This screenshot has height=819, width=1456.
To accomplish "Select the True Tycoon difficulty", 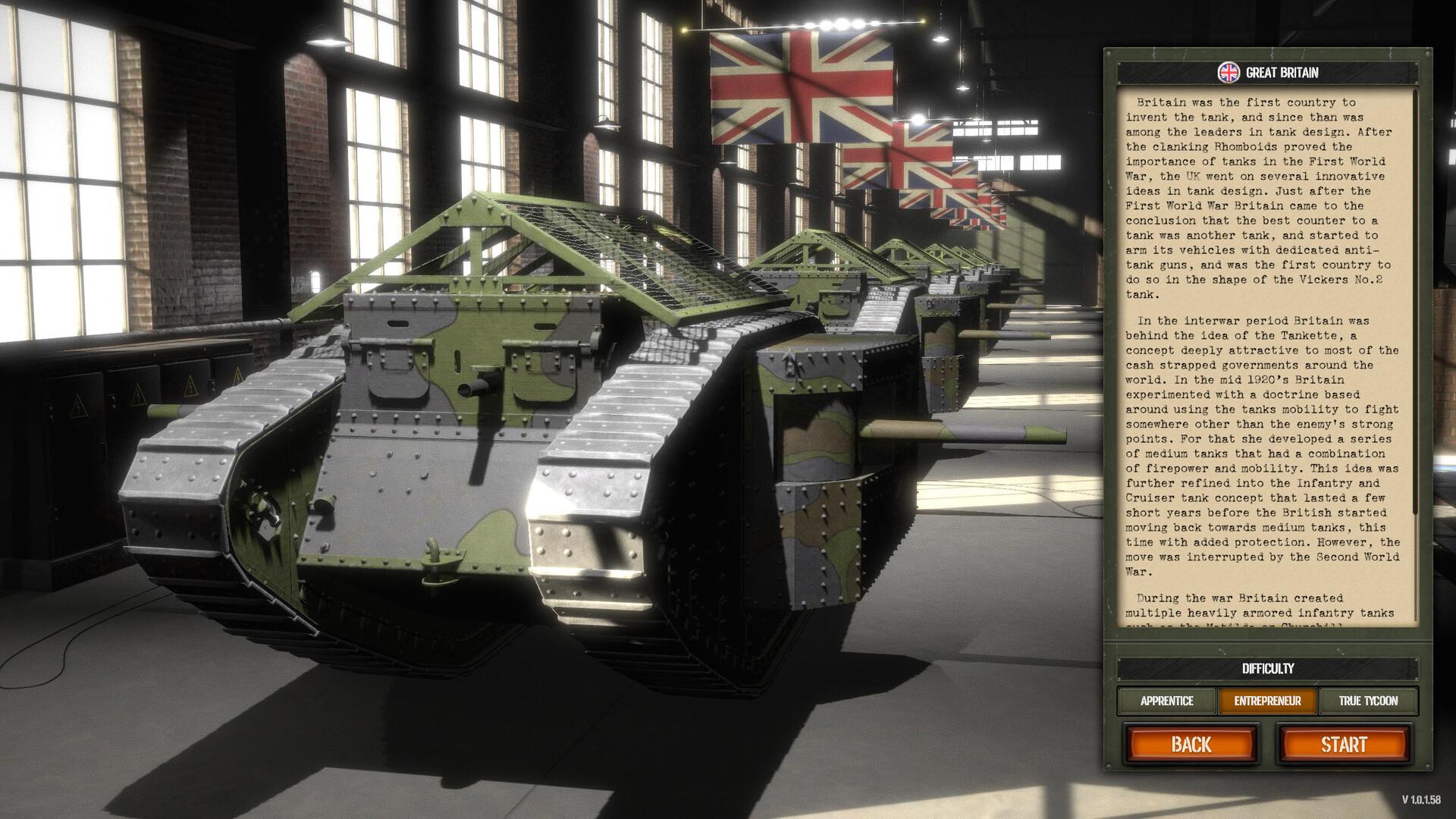I will pyautogui.click(x=1369, y=701).
